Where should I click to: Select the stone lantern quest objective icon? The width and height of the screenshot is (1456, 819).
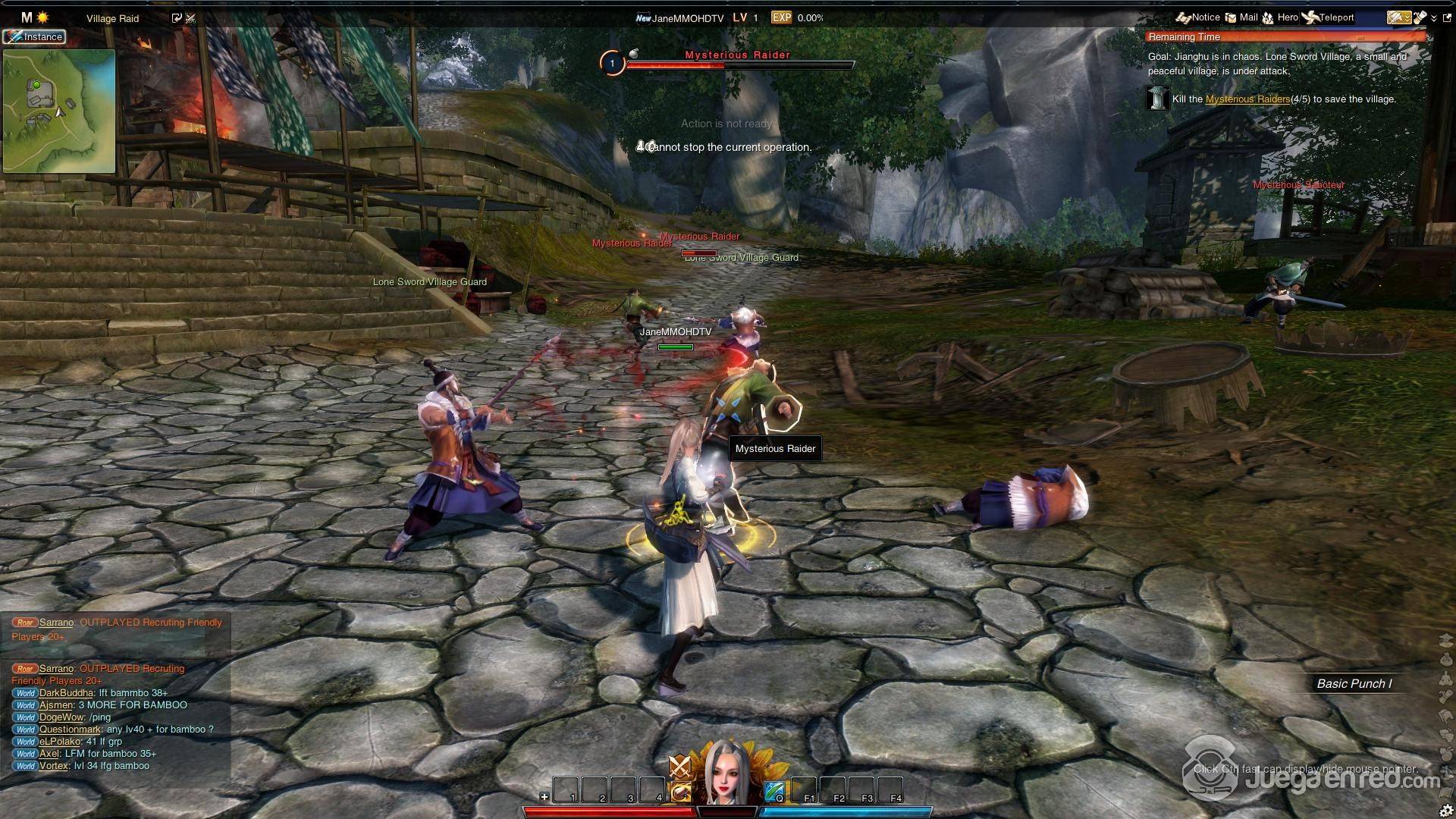click(1158, 99)
